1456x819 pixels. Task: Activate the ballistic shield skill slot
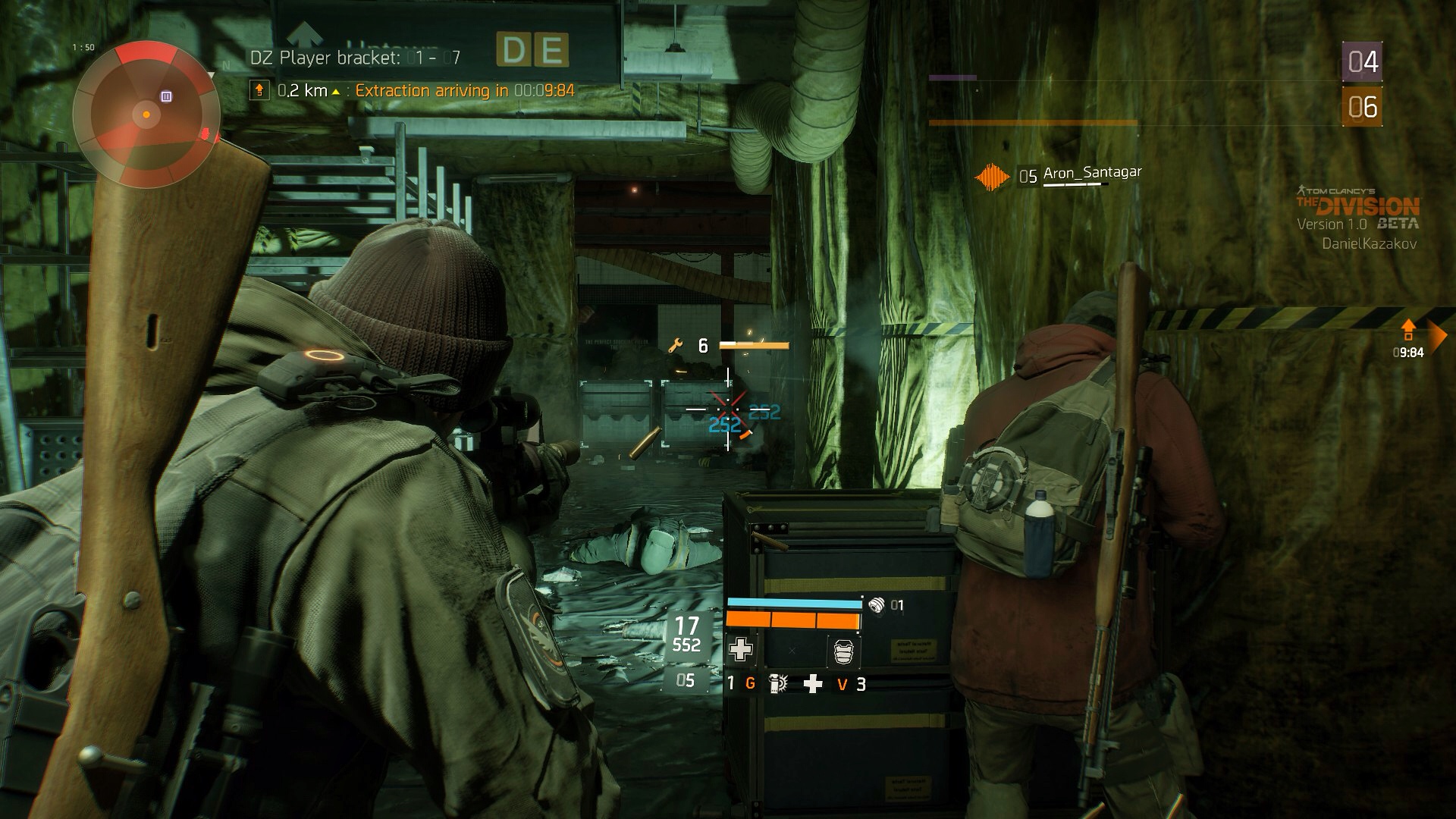tap(843, 651)
